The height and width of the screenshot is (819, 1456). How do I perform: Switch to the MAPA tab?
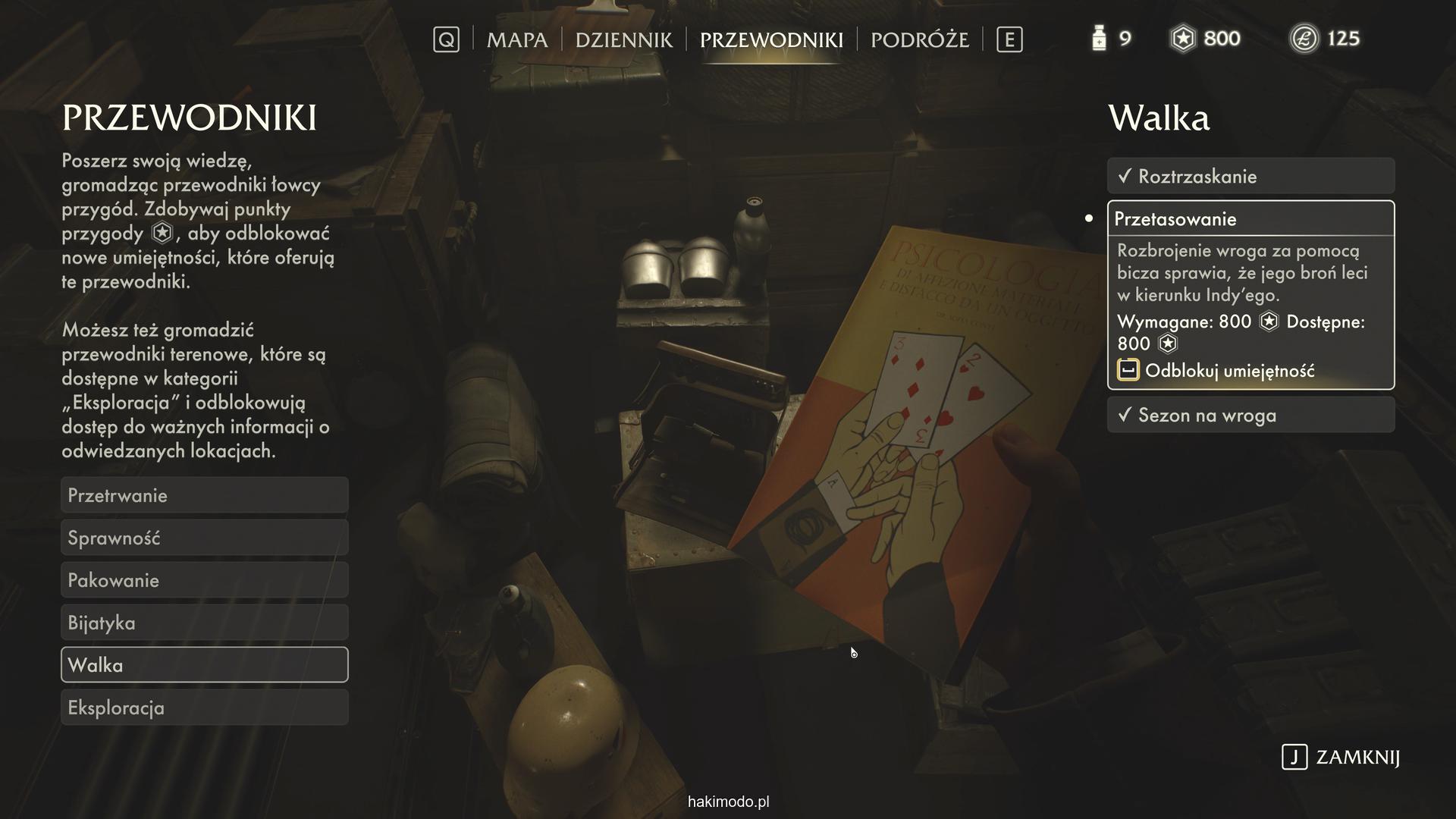point(516,39)
